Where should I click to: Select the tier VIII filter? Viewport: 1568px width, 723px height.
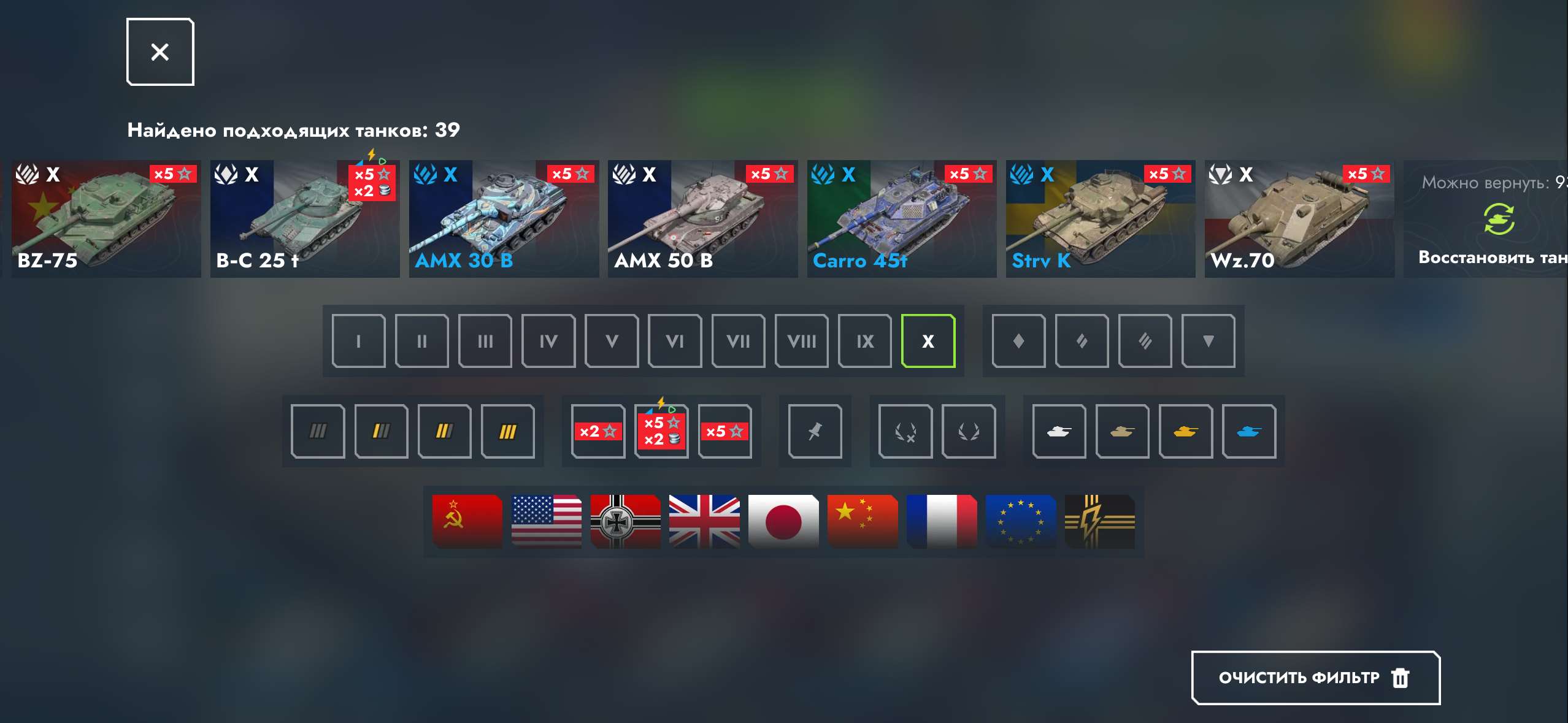coord(802,341)
